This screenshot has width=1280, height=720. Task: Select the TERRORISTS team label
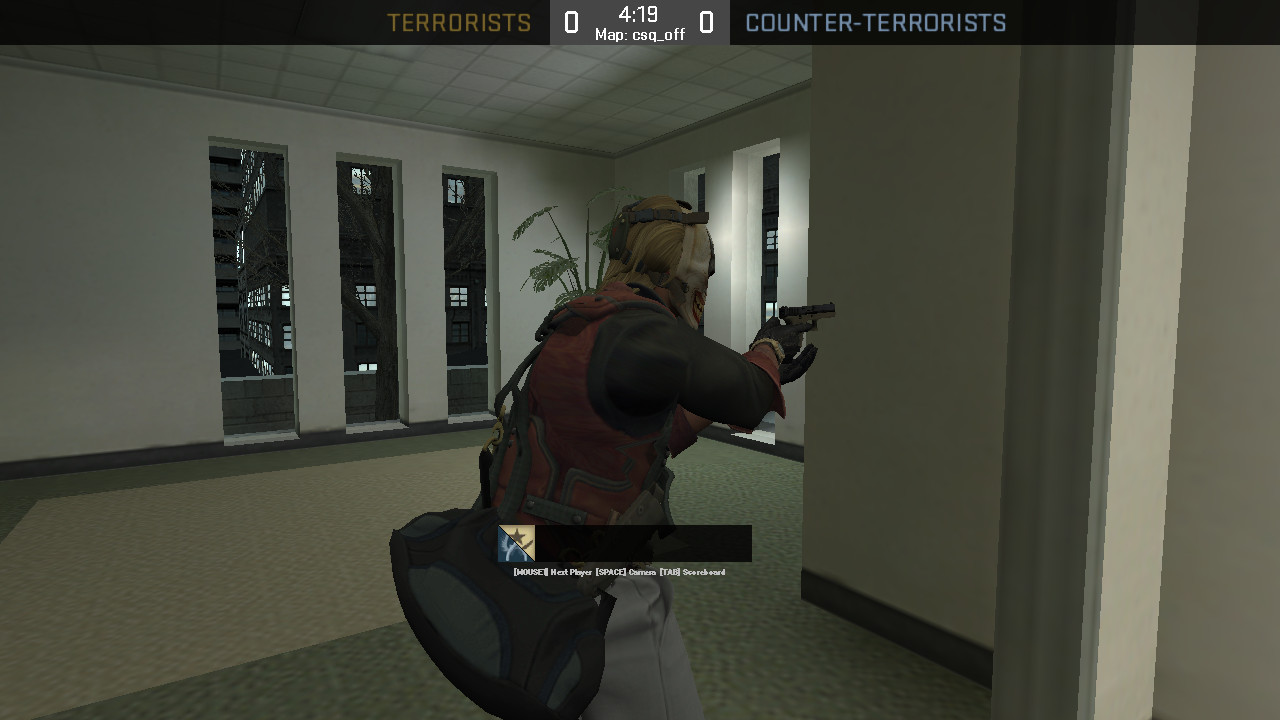(x=460, y=22)
